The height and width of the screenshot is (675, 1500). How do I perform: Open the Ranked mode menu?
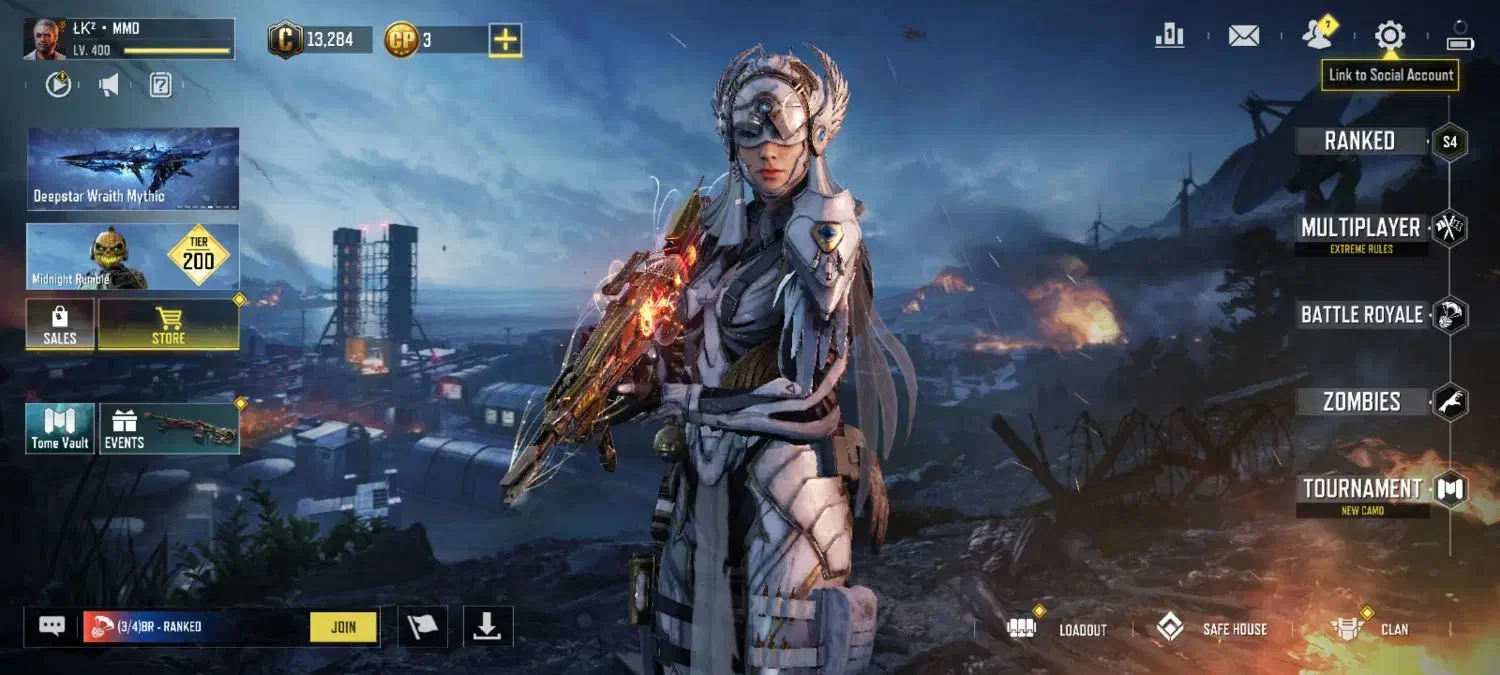click(x=1360, y=141)
